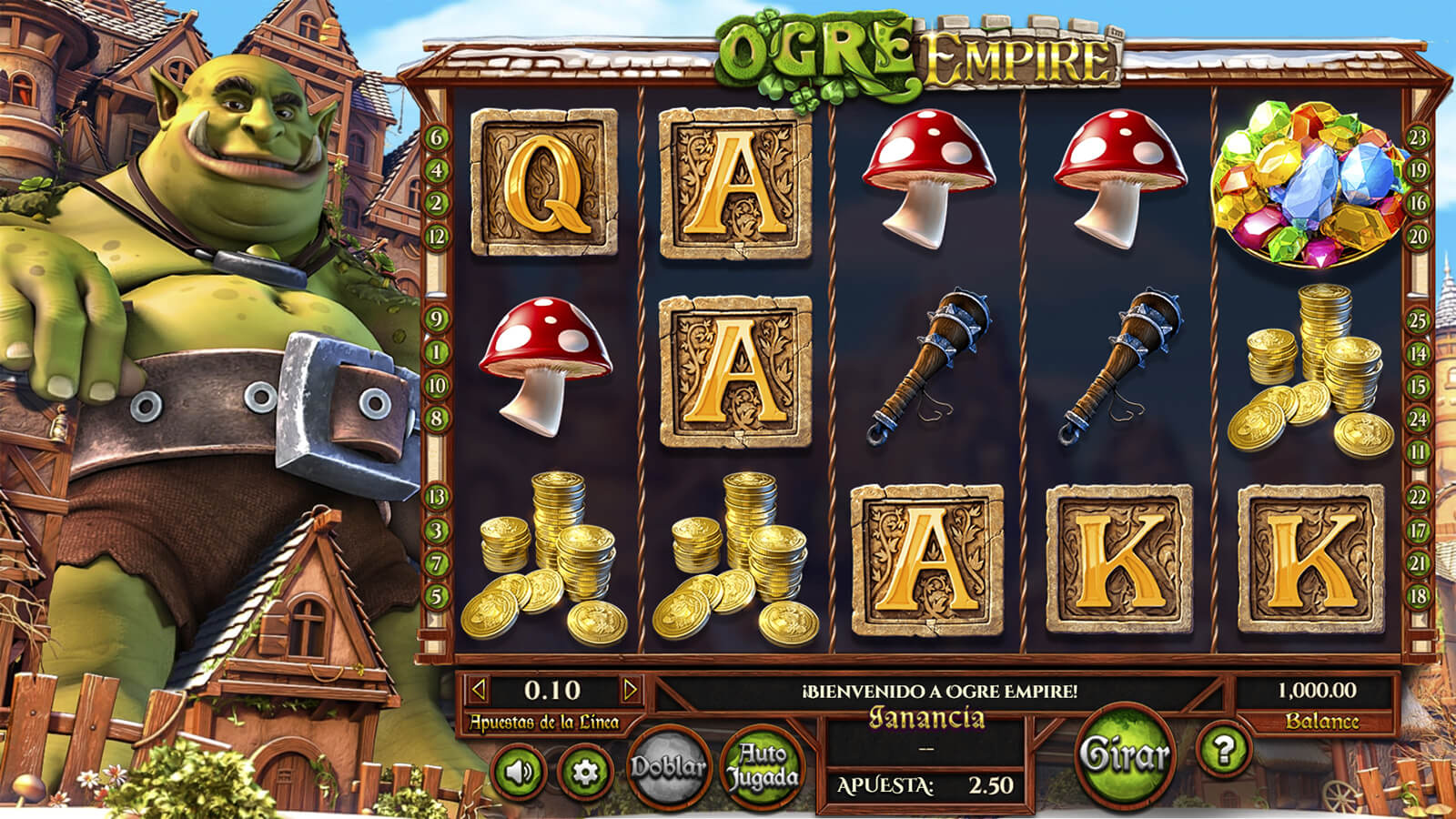Viewport: 1456px width, 819px height.
Task: Select payline number 6 marker
Action: [437, 138]
